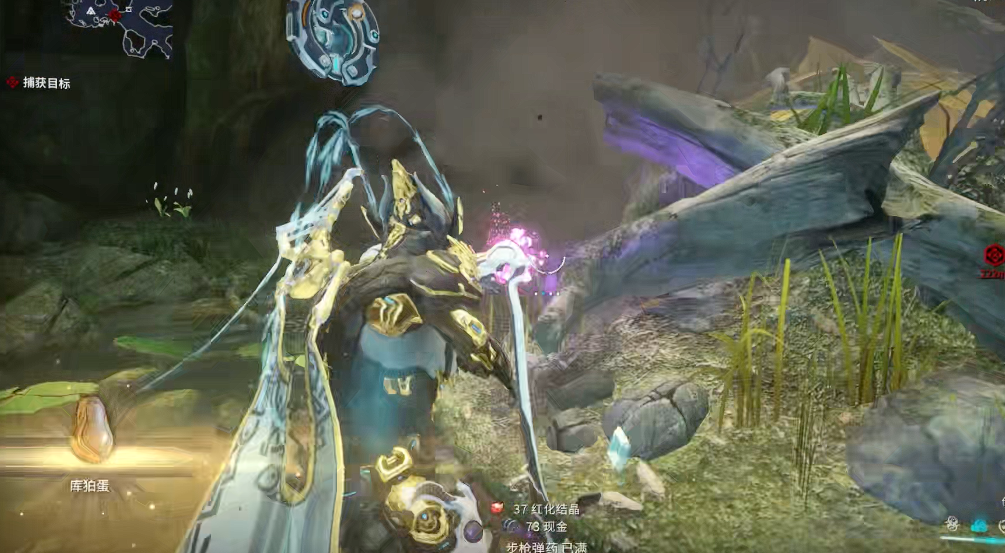Screen dimensions: 1005x553
Task: Click the red capture-target marker on the minimap
Action: 115,16
